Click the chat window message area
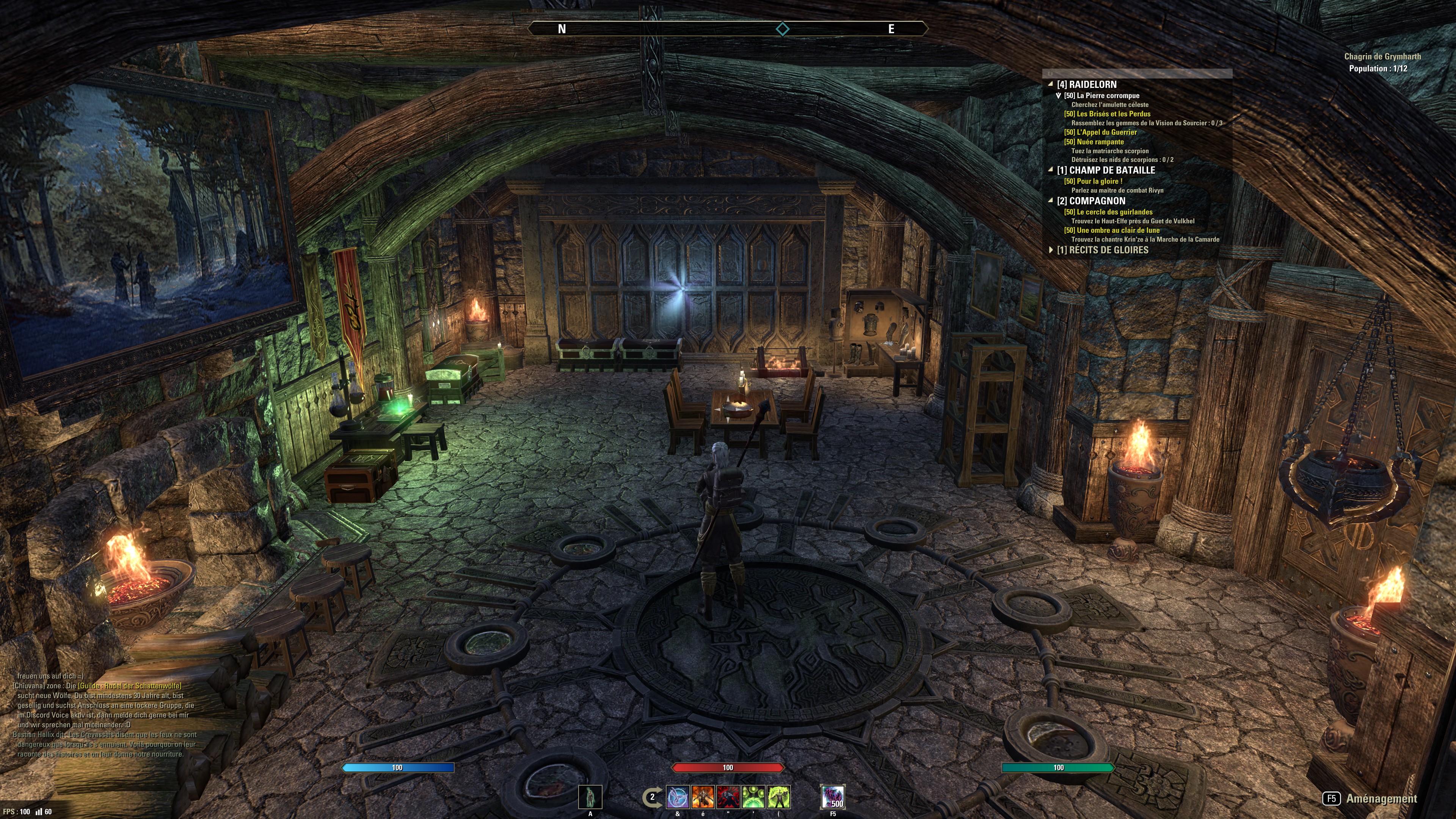 coord(105,715)
